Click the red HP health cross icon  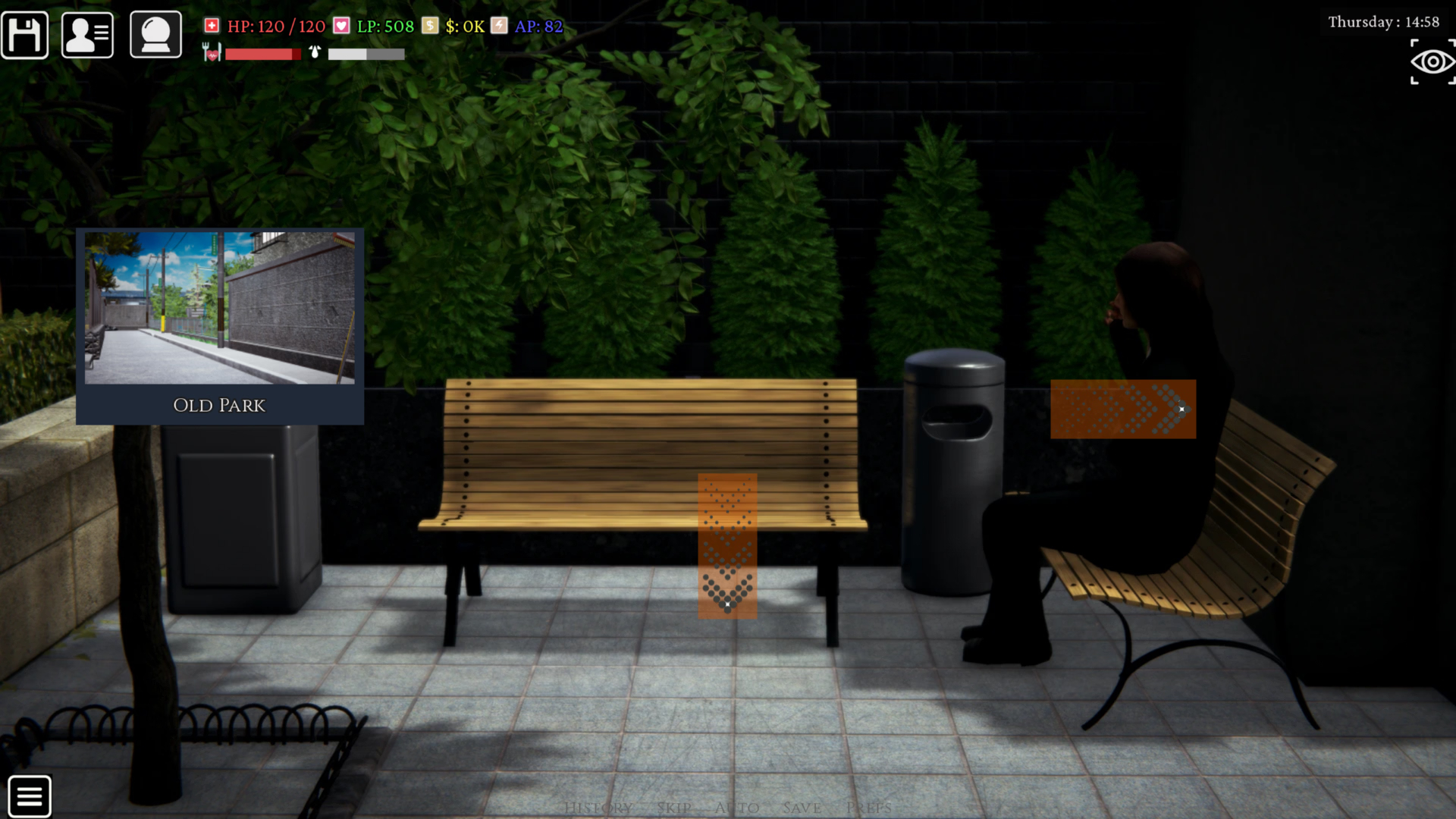point(211,25)
